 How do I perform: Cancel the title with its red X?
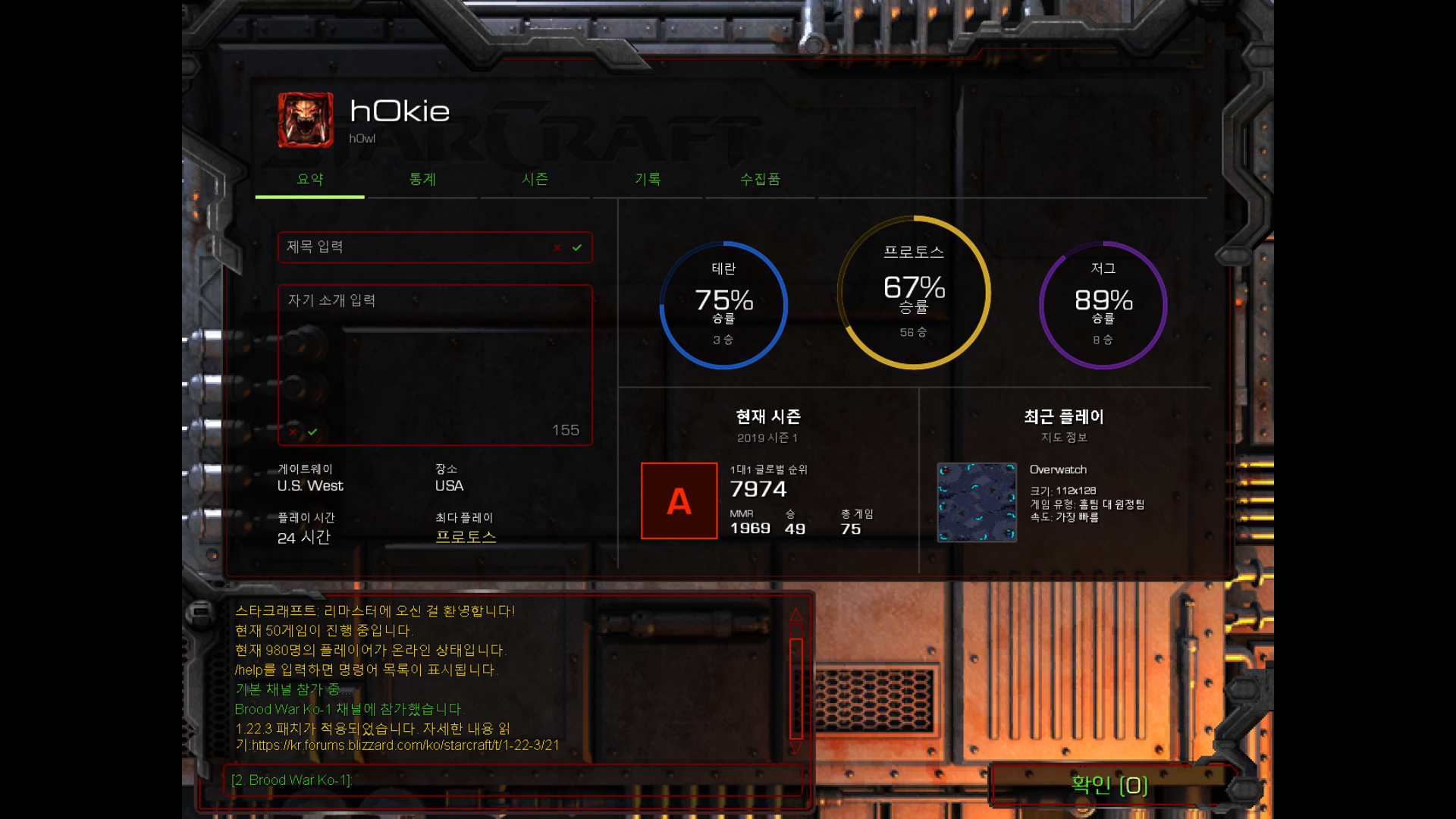coord(557,248)
